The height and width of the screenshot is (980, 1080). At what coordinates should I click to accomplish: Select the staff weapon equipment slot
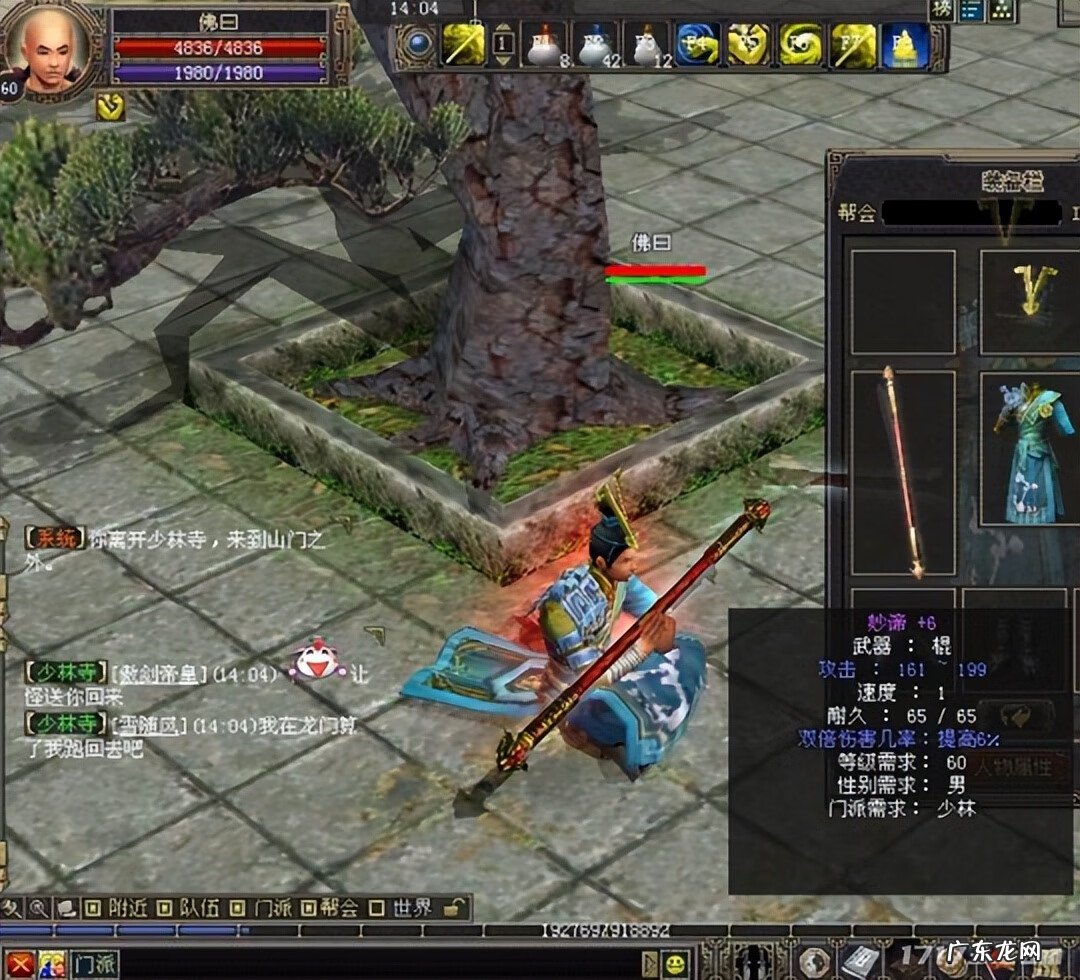point(902,472)
